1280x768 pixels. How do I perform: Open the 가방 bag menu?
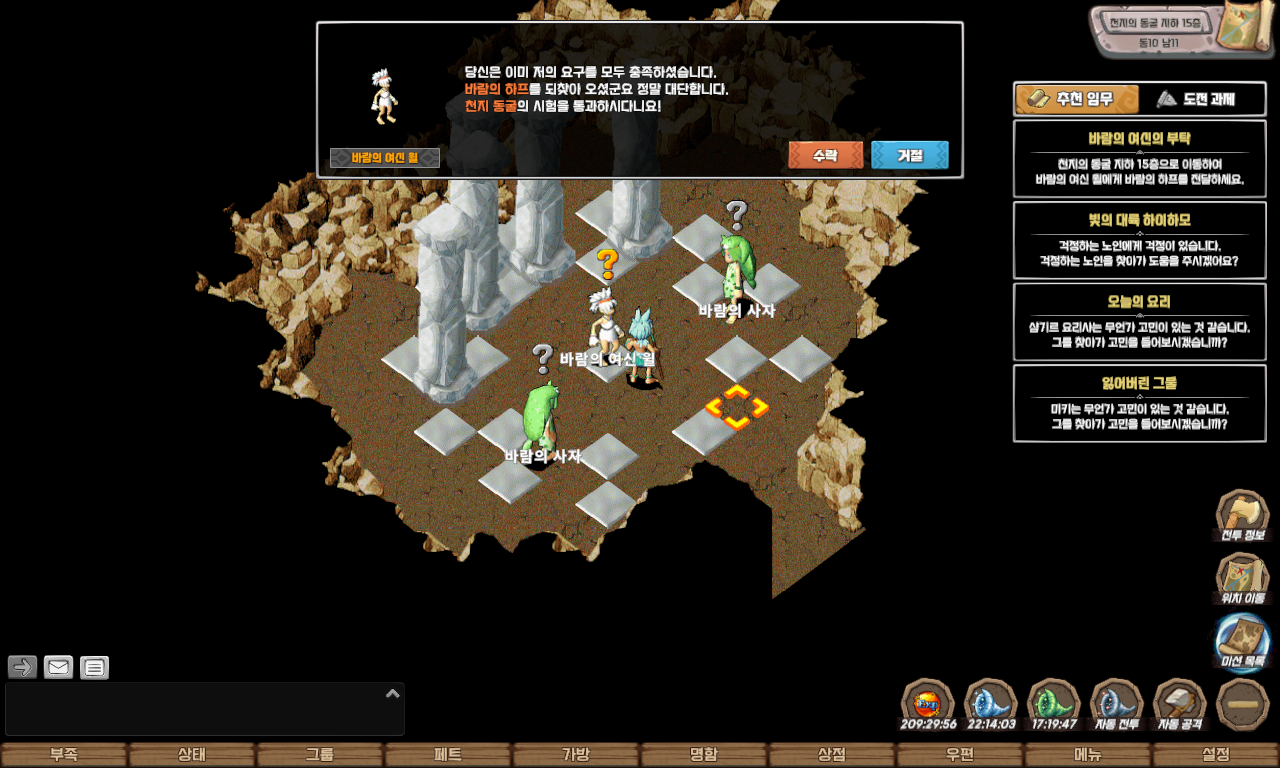(575, 755)
